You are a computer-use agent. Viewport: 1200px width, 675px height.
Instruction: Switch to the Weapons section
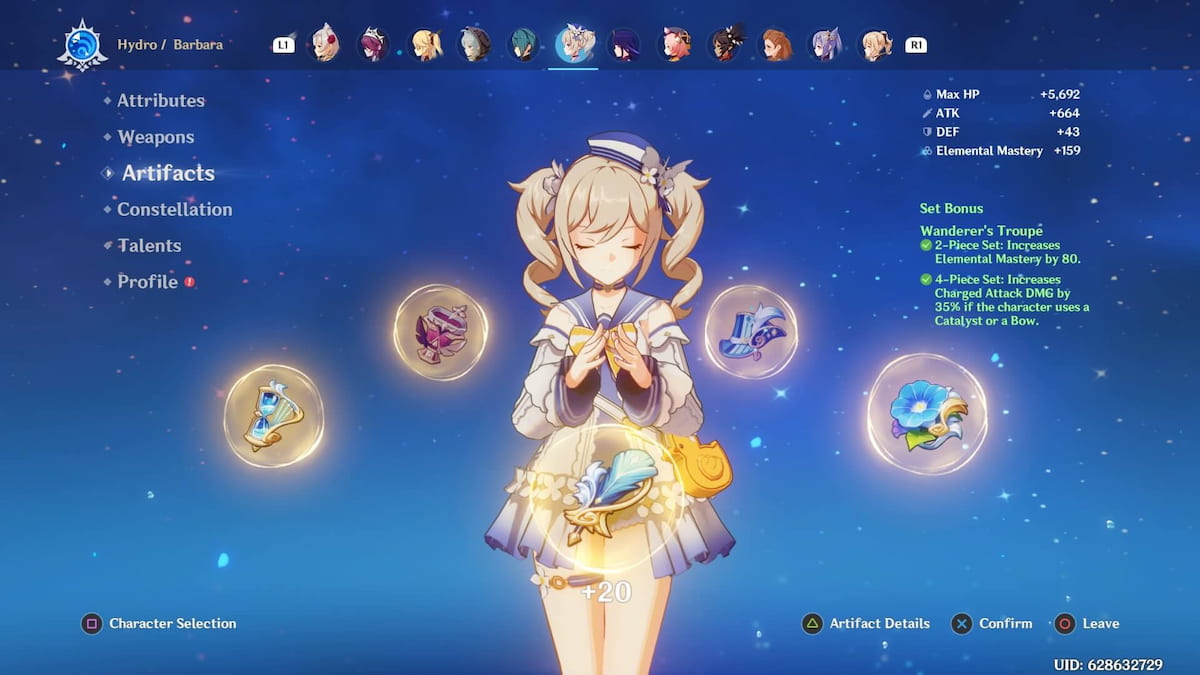(x=155, y=137)
